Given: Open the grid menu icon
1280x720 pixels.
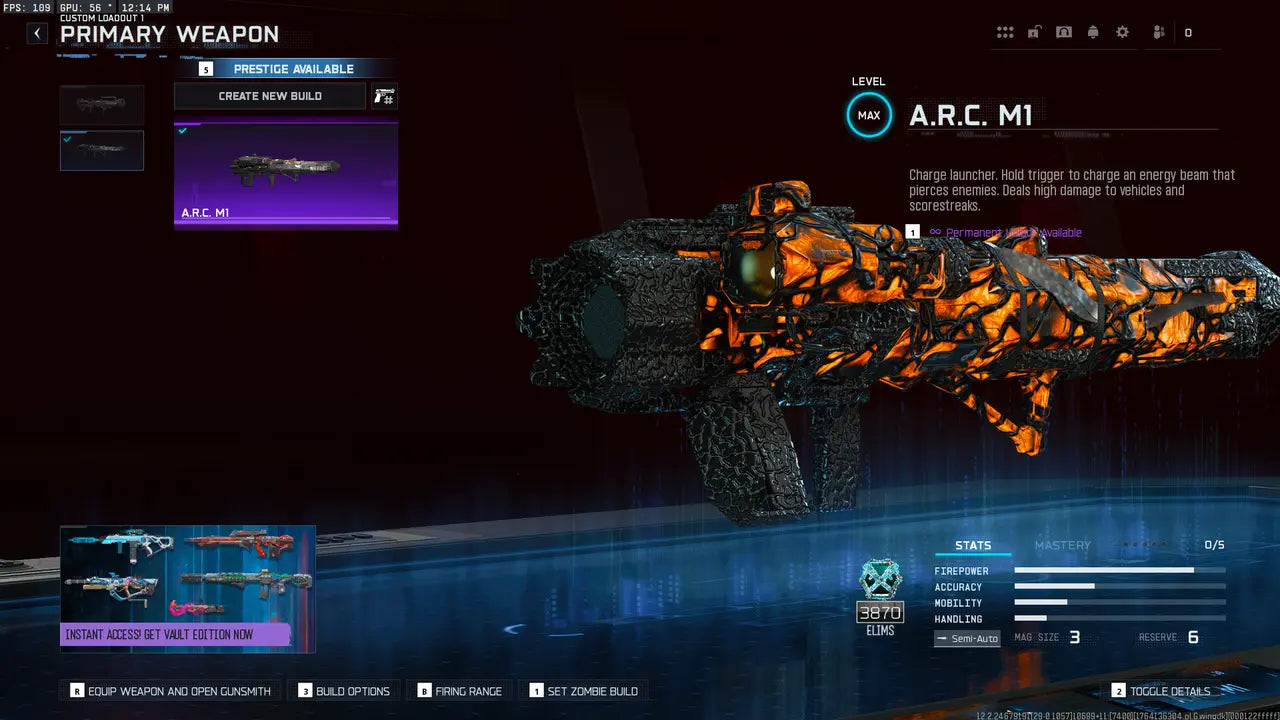Looking at the screenshot, I should [1005, 32].
